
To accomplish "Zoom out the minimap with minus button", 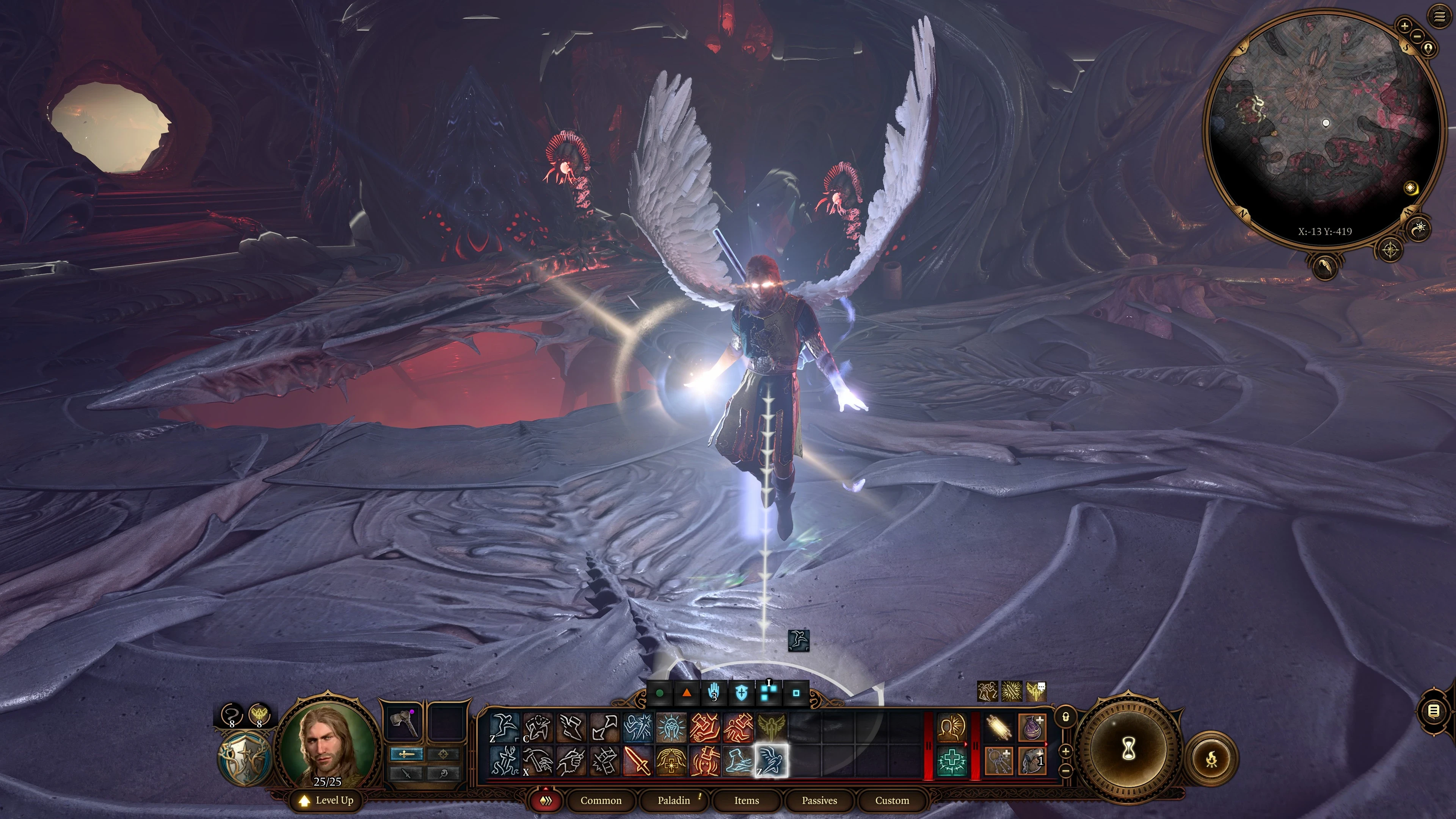I will [x=1418, y=37].
